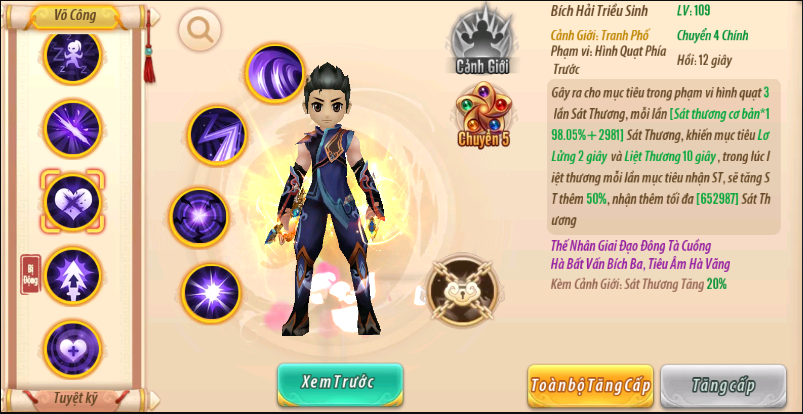Upgrade skill with the Tăng cấp button
Image resolution: width=803 pixels, height=414 pixels.
click(723, 385)
